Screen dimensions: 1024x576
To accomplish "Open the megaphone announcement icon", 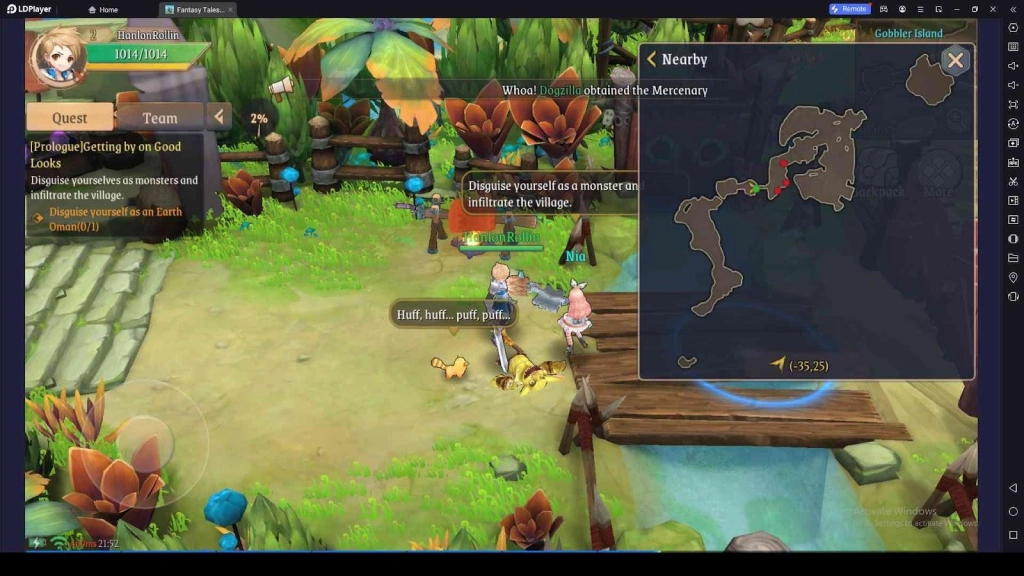I will (280, 85).
